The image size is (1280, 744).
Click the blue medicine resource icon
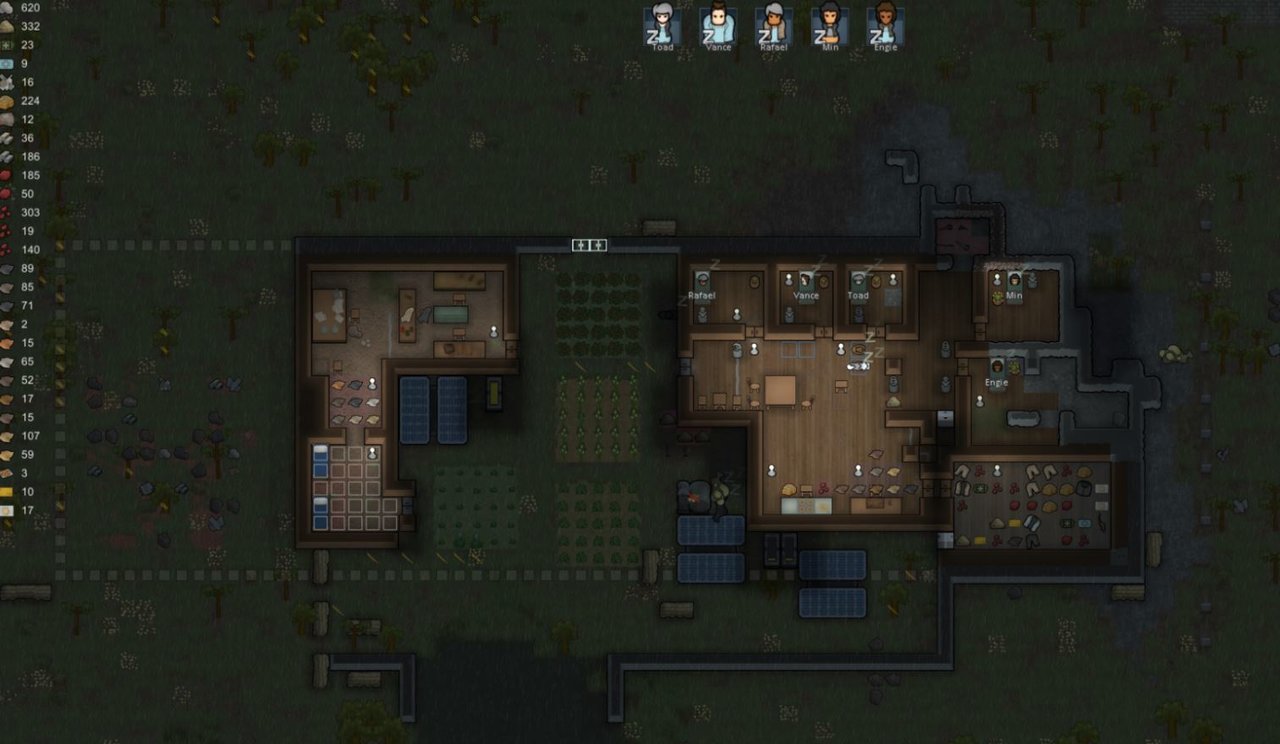tap(8, 63)
